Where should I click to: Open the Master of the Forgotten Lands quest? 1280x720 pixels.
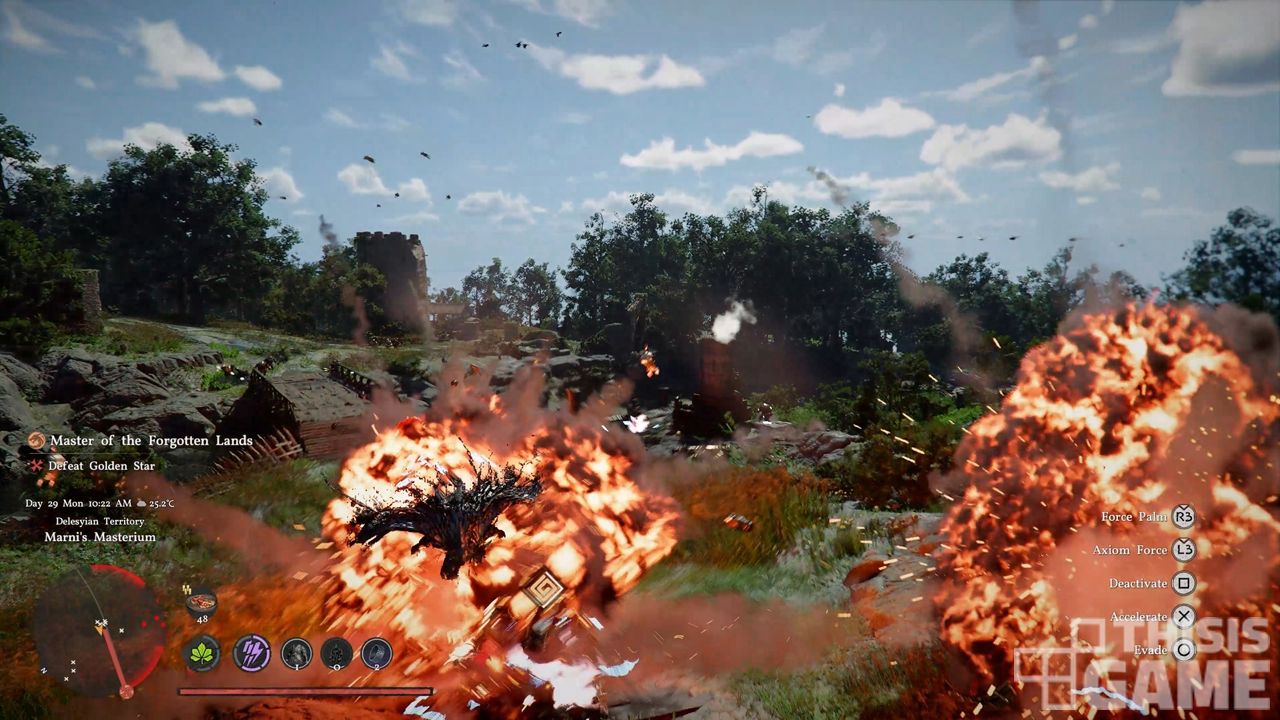150,441
